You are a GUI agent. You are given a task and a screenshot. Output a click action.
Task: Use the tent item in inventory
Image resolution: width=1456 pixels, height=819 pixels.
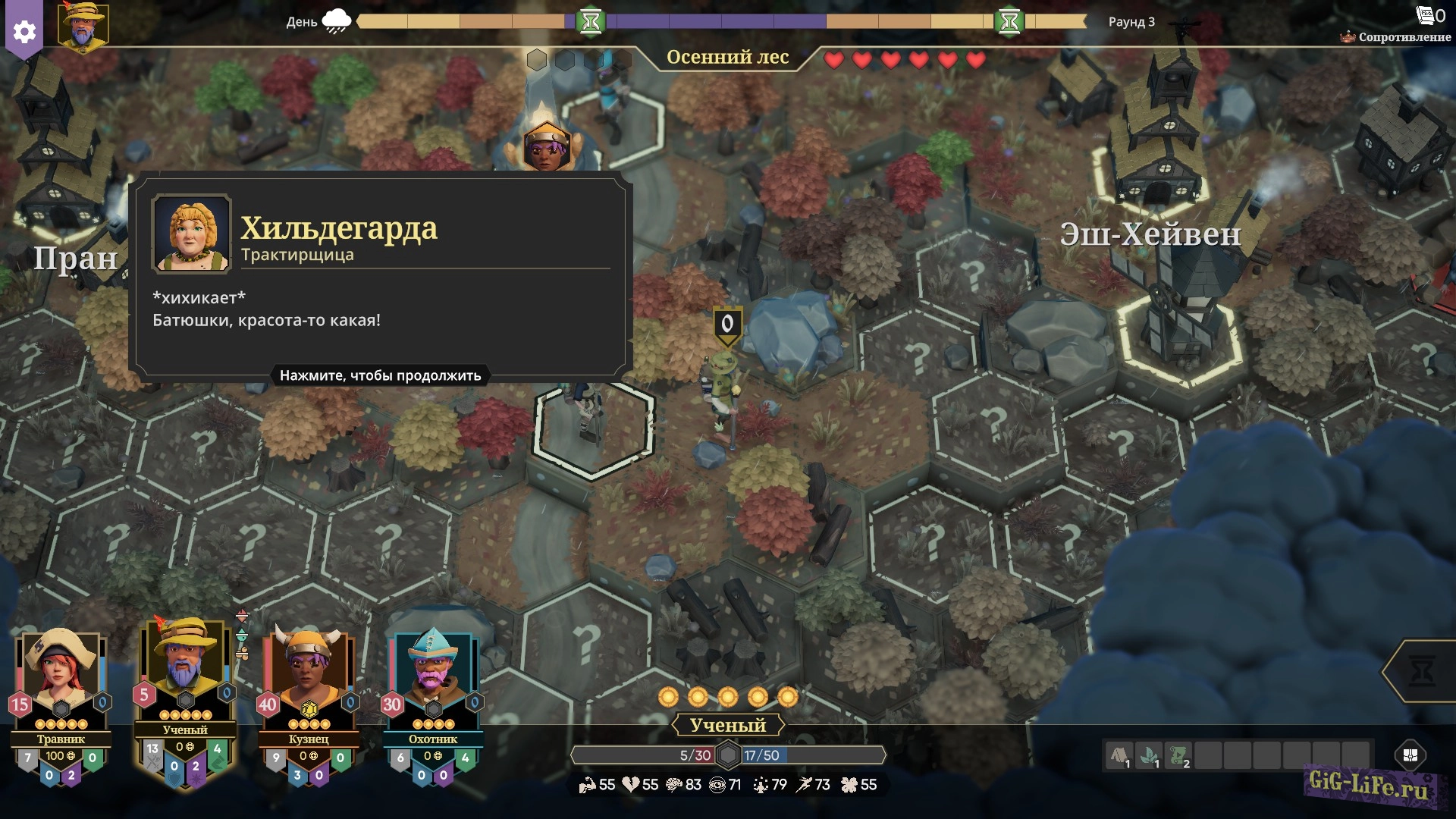pos(1119,756)
